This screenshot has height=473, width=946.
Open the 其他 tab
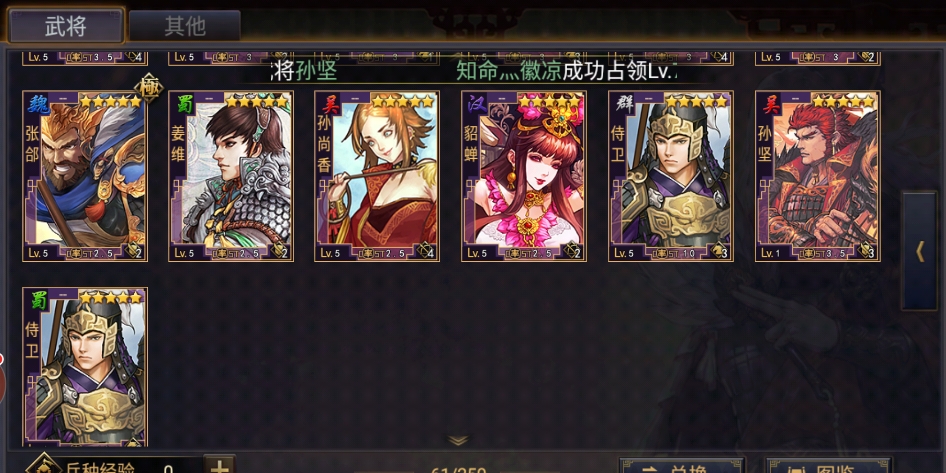(184, 27)
